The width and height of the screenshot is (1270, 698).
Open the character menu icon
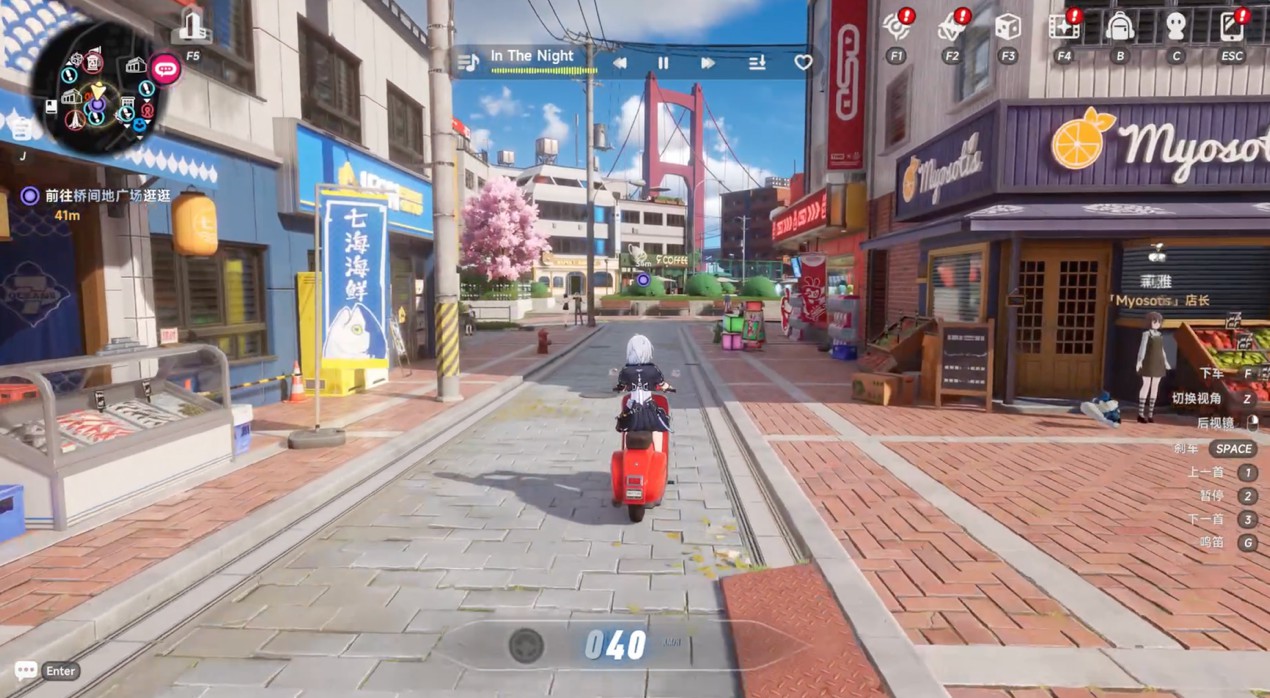coord(1176,27)
